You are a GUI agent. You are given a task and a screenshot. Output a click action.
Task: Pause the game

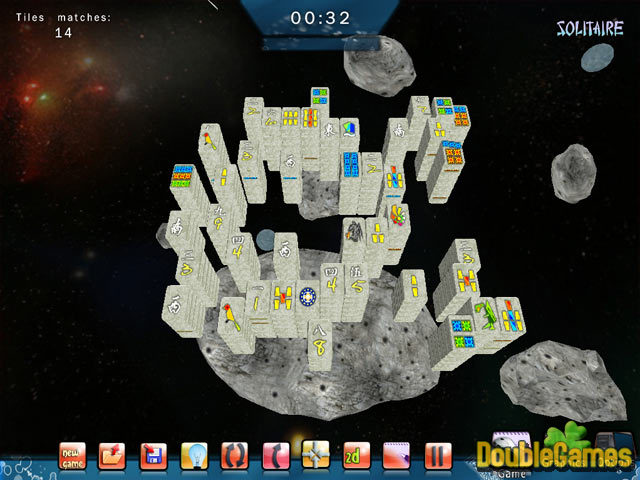coord(438,455)
